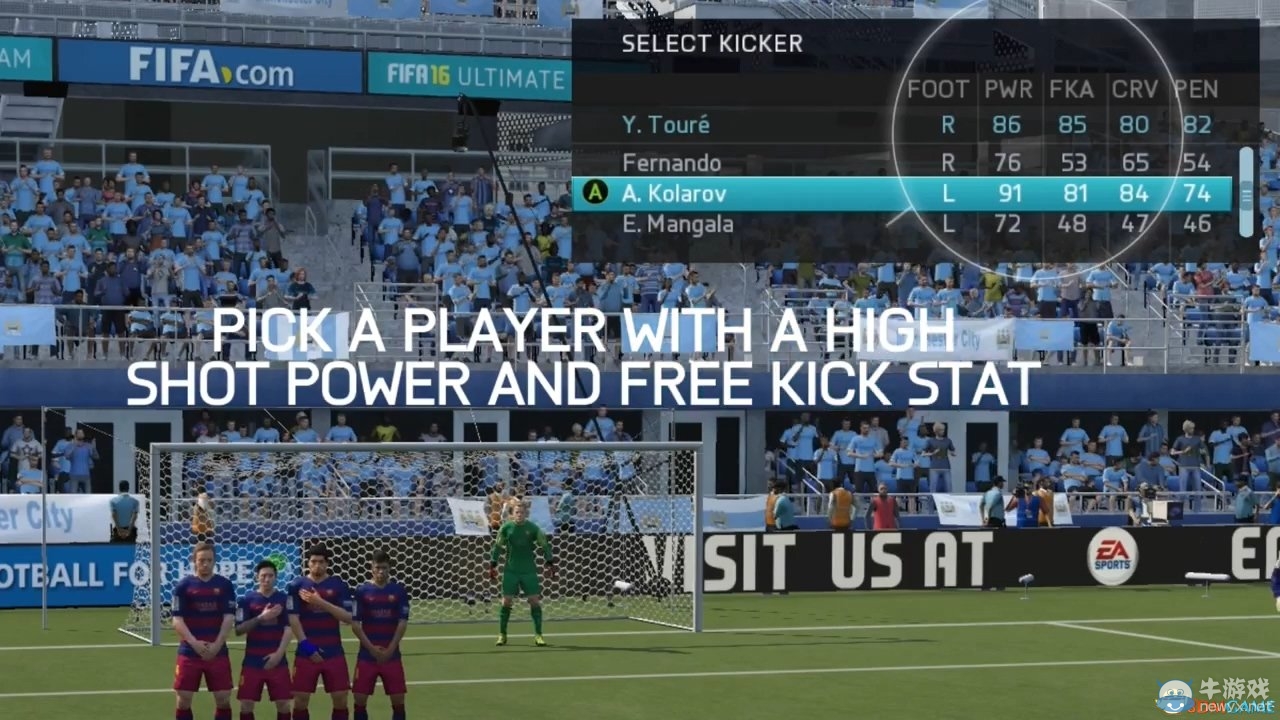
Task: Click the FKA column header
Action: click(x=1072, y=89)
